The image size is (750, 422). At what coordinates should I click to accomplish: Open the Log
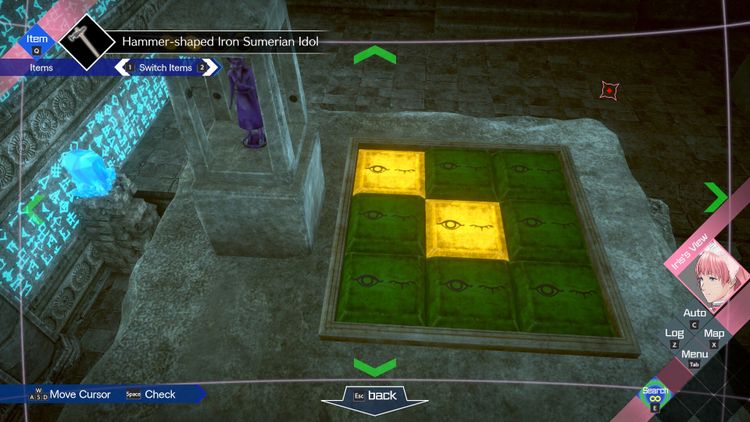[674, 334]
